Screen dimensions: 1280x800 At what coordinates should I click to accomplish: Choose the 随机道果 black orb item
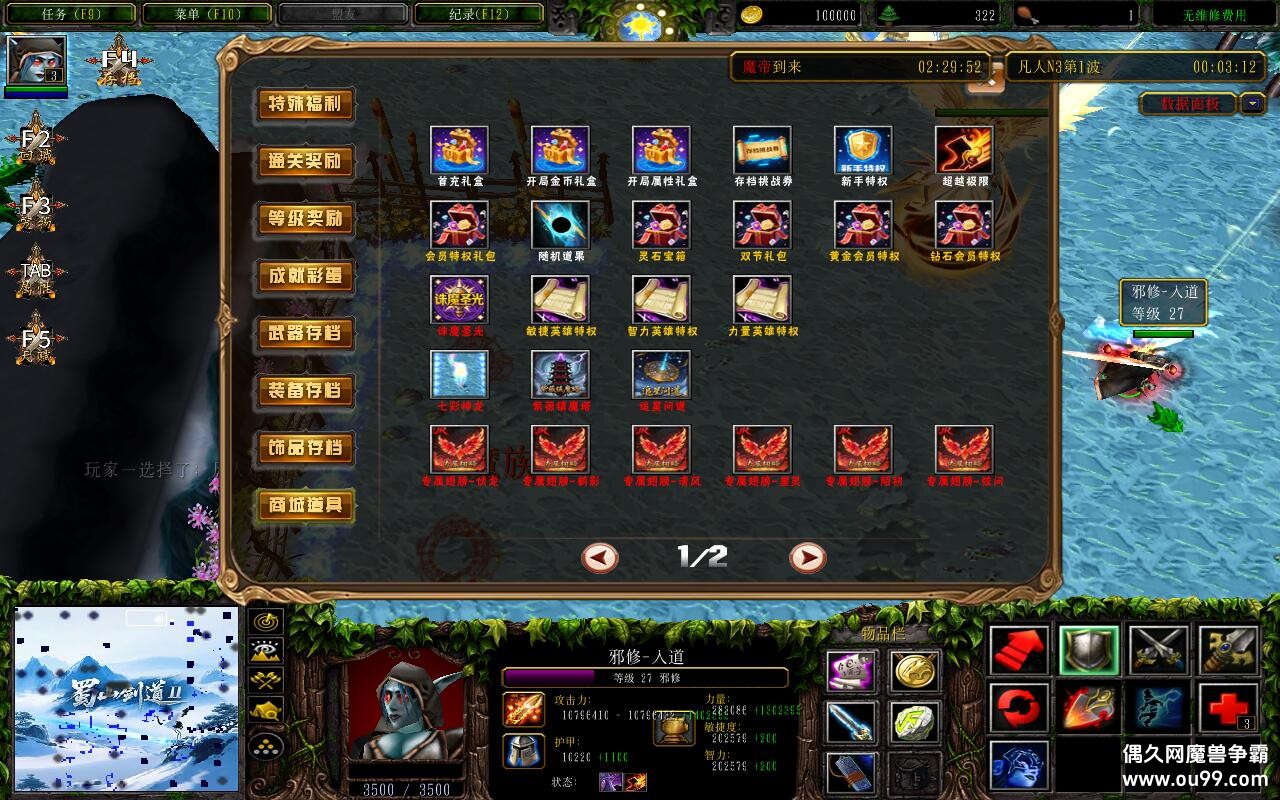(x=560, y=225)
